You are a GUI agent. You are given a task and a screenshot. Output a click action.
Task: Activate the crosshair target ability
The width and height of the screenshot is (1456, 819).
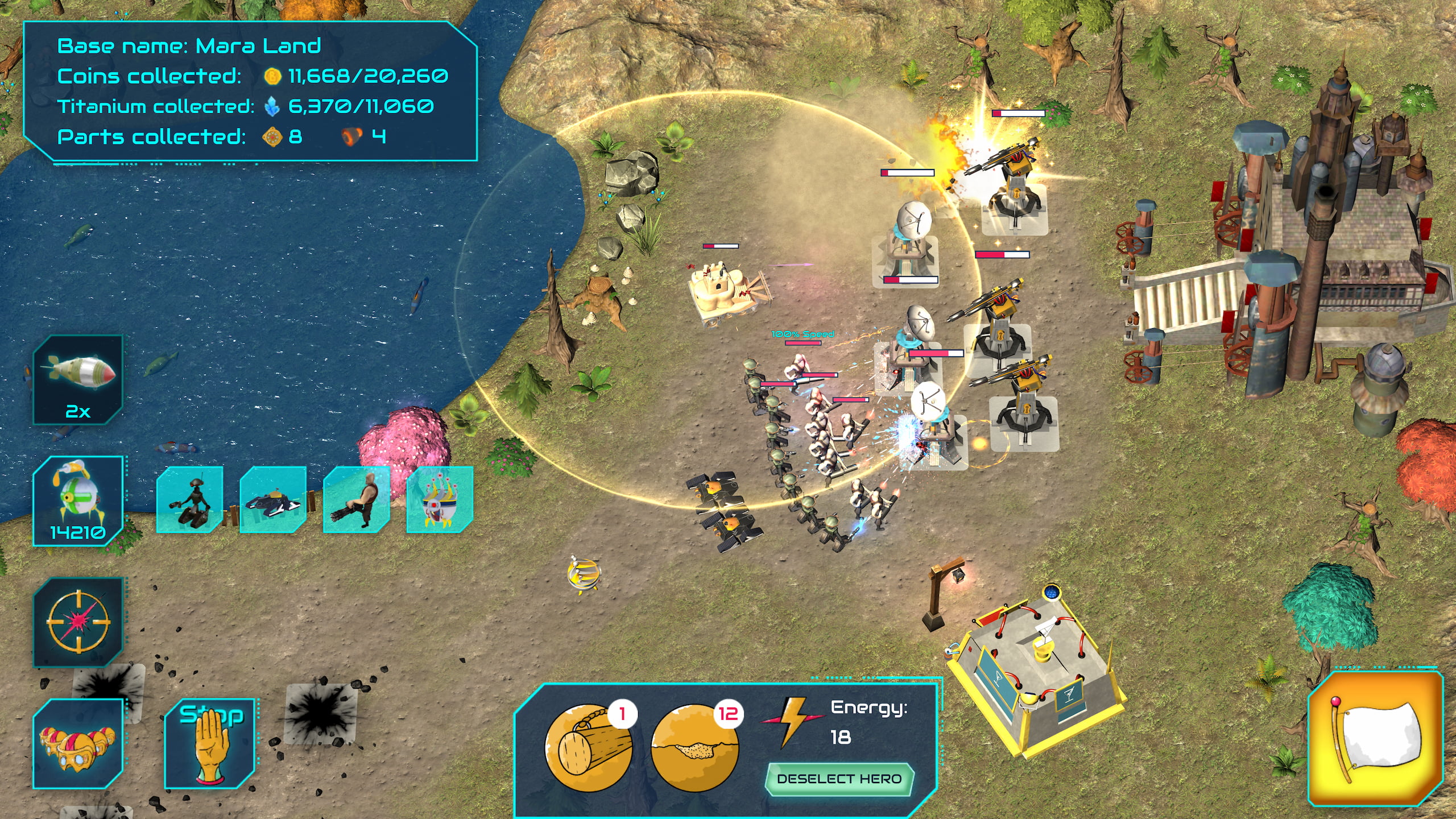[x=78, y=622]
